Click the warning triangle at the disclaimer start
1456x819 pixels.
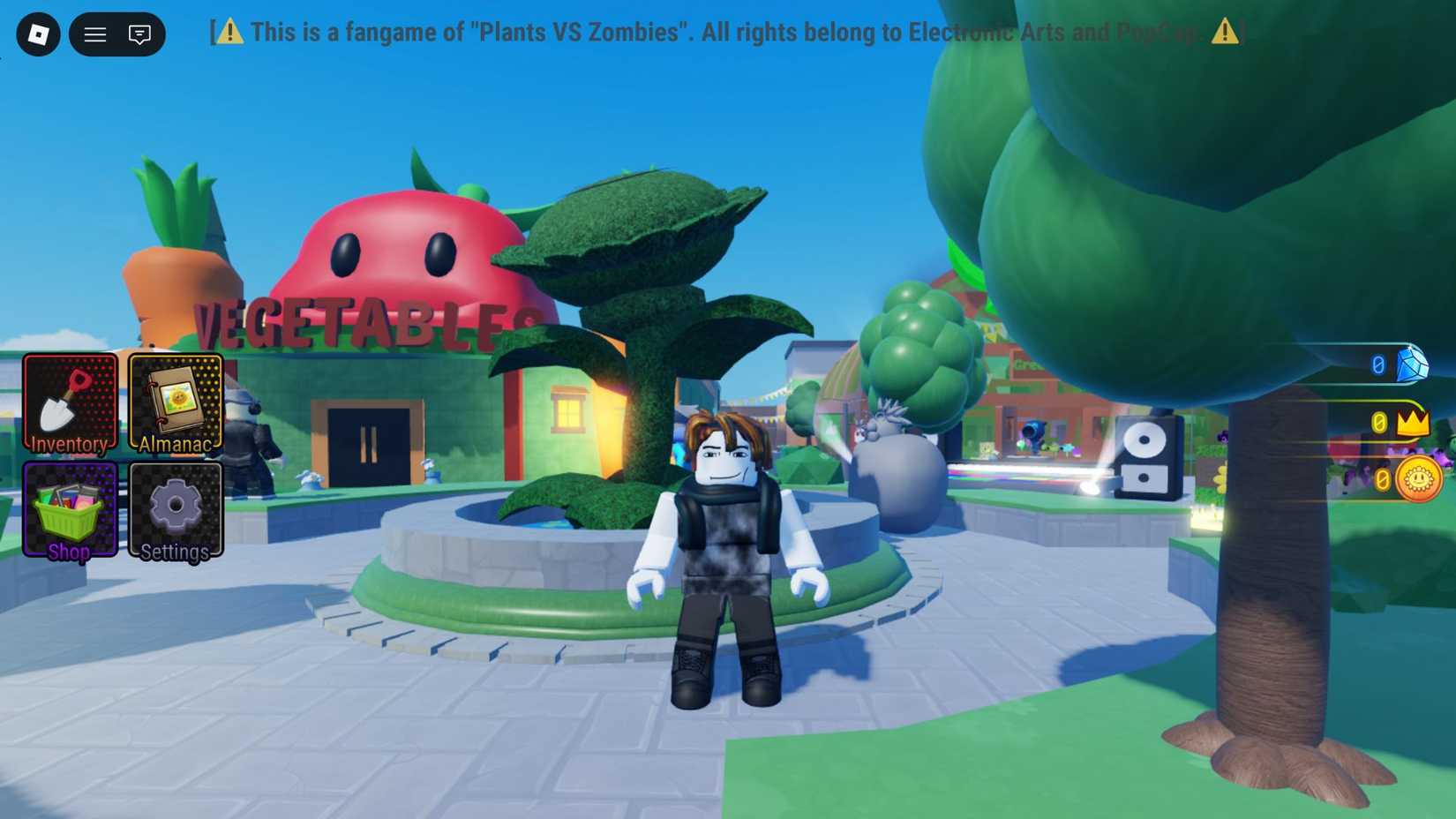(230, 32)
